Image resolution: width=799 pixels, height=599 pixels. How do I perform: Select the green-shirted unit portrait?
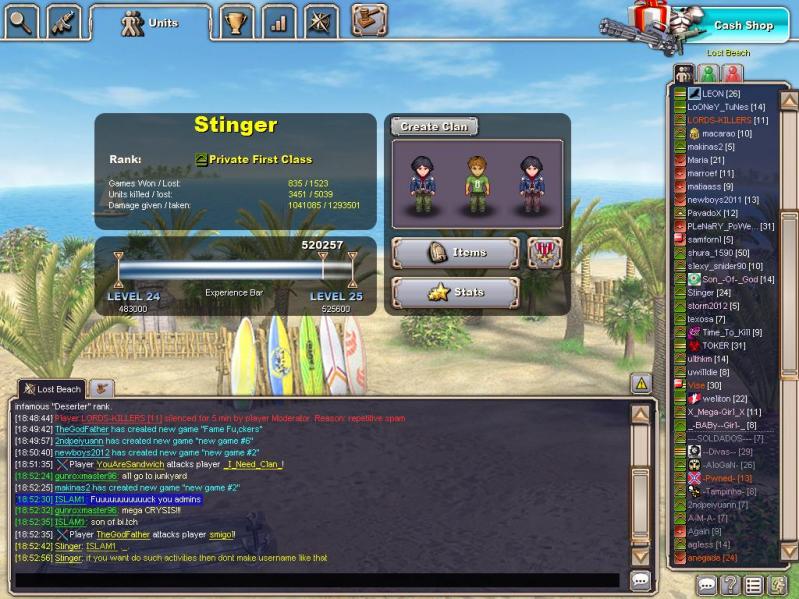pyautogui.click(x=477, y=183)
